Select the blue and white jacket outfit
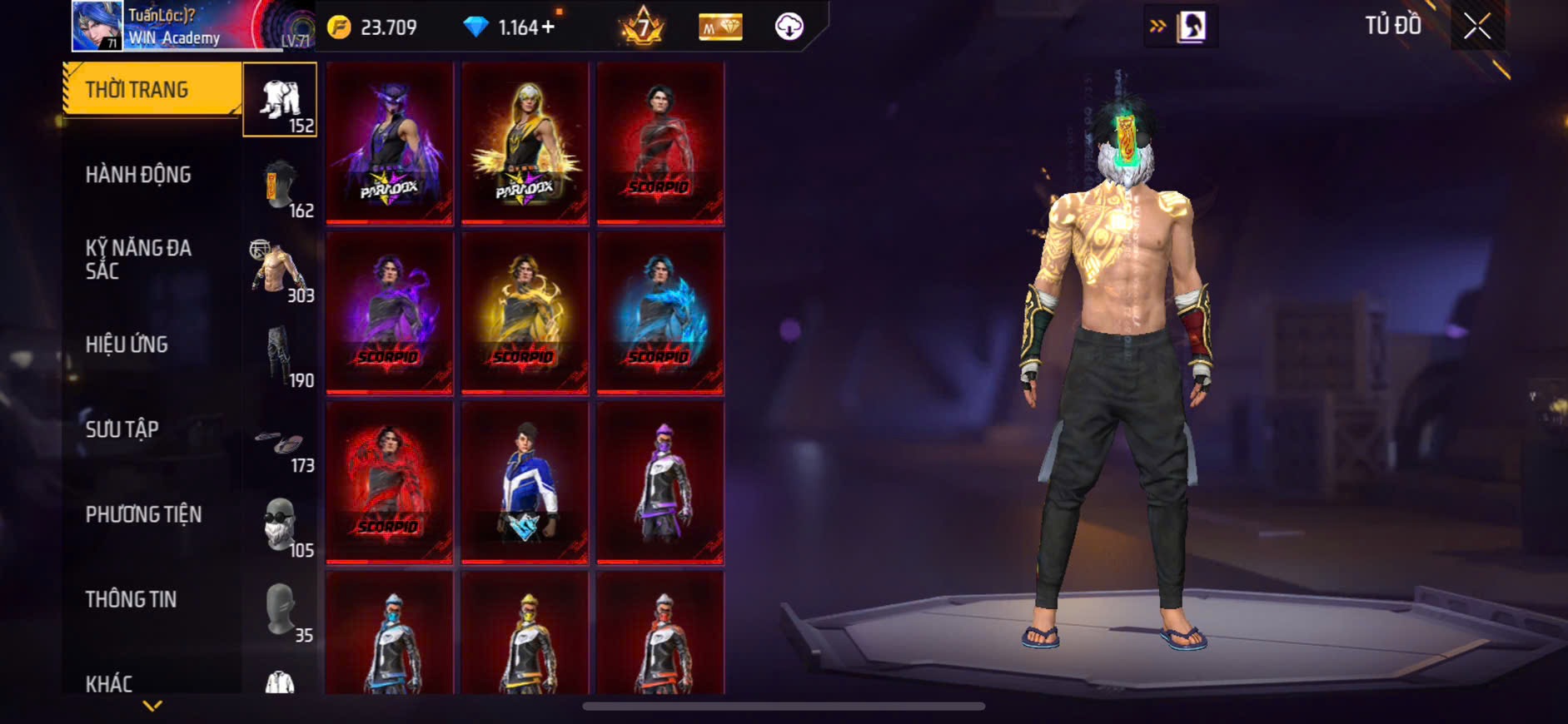The height and width of the screenshot is (724, 1568). point(525,482)
